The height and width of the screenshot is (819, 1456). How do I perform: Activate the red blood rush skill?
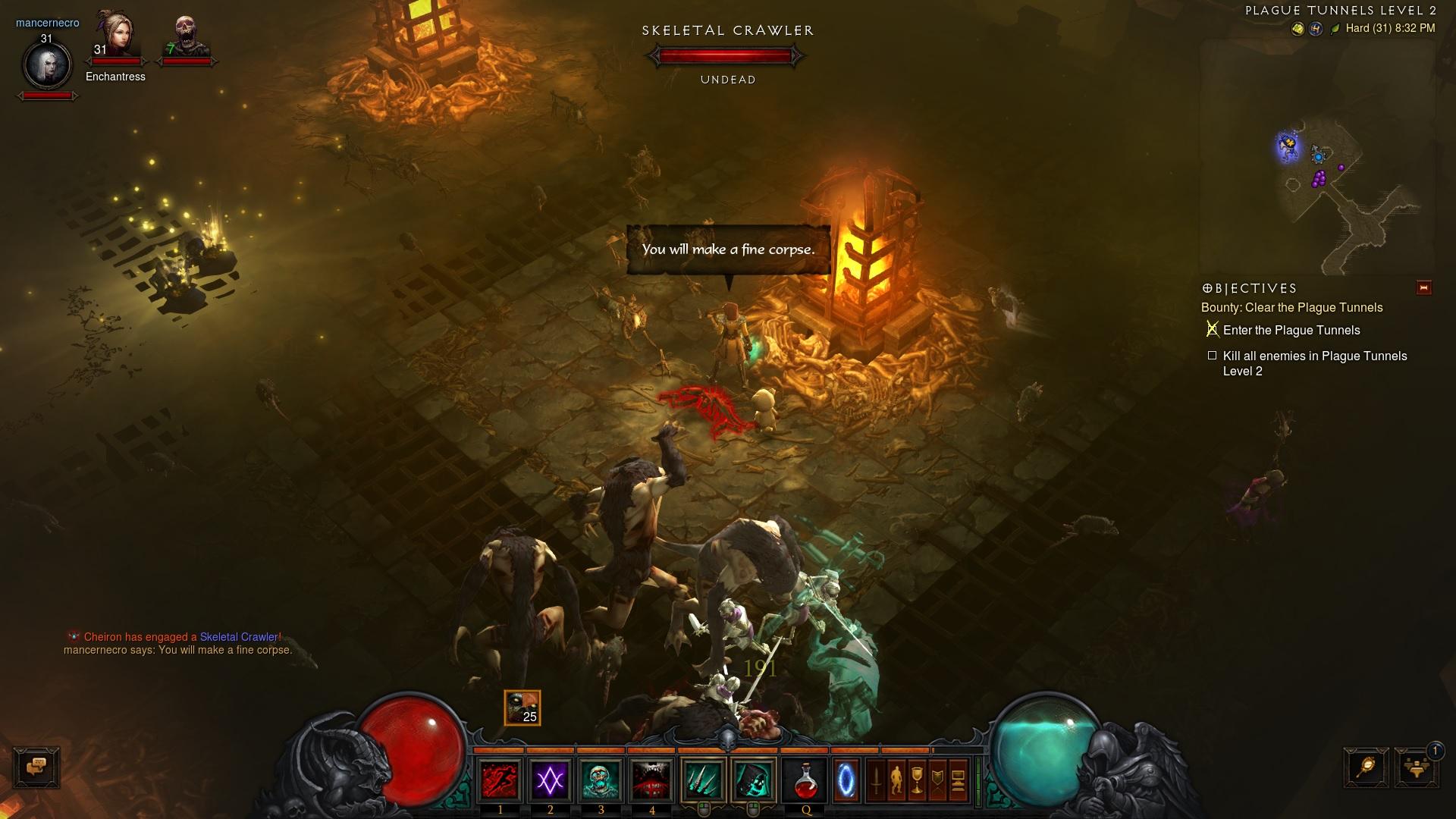[x=500, y=780]
